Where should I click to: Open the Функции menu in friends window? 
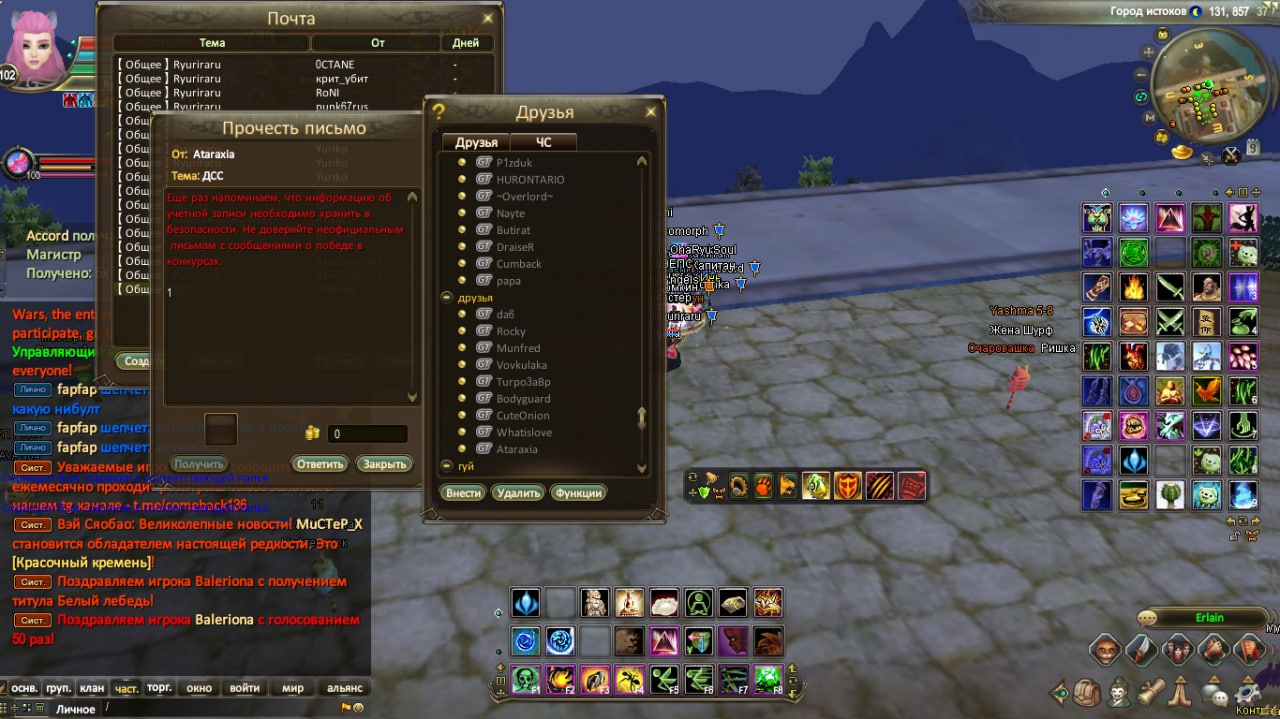[578, 493]
